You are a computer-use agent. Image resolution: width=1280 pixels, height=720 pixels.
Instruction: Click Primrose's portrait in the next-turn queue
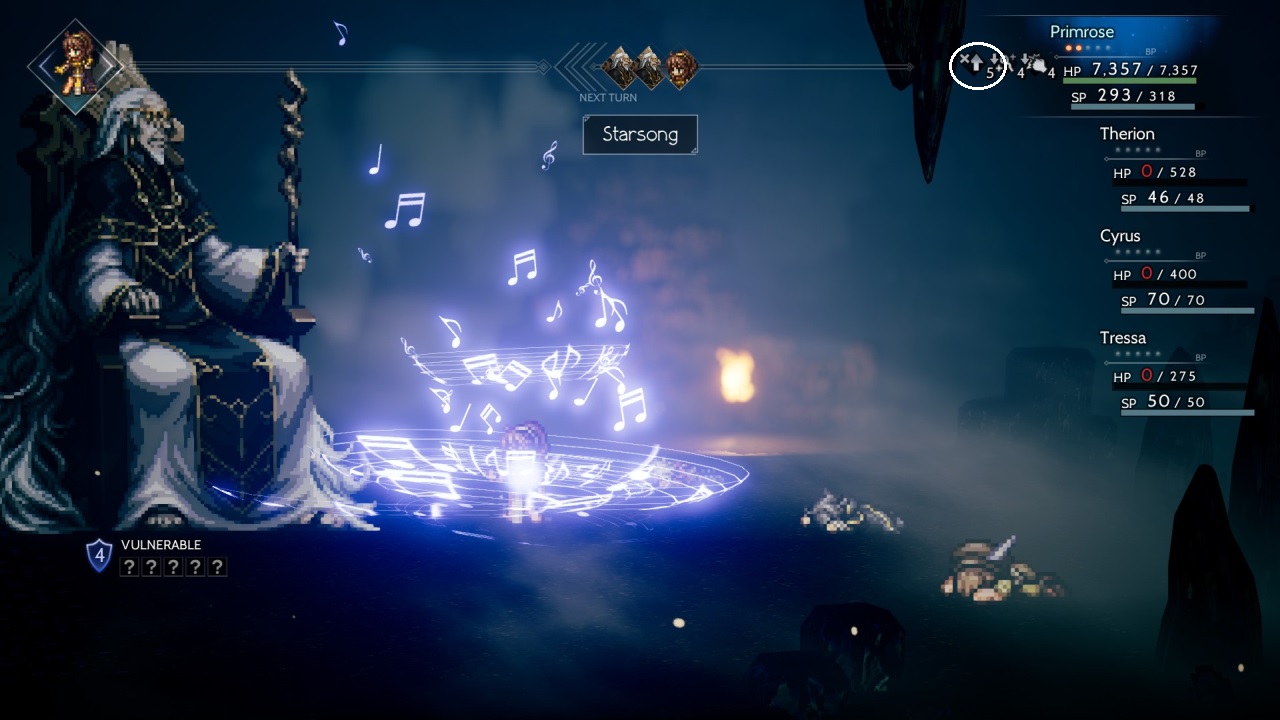[681, 69]
